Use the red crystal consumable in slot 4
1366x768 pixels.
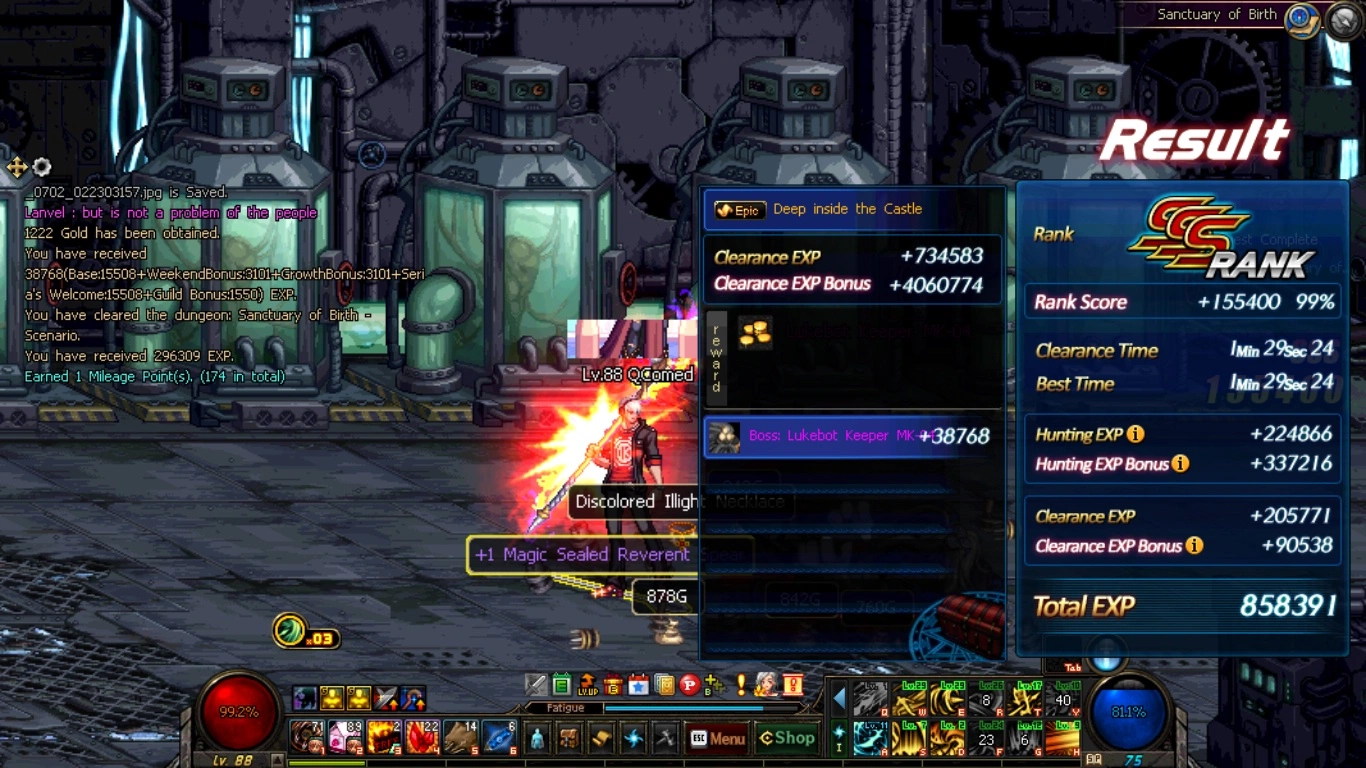pyautogui.click(x=422, y=738)
